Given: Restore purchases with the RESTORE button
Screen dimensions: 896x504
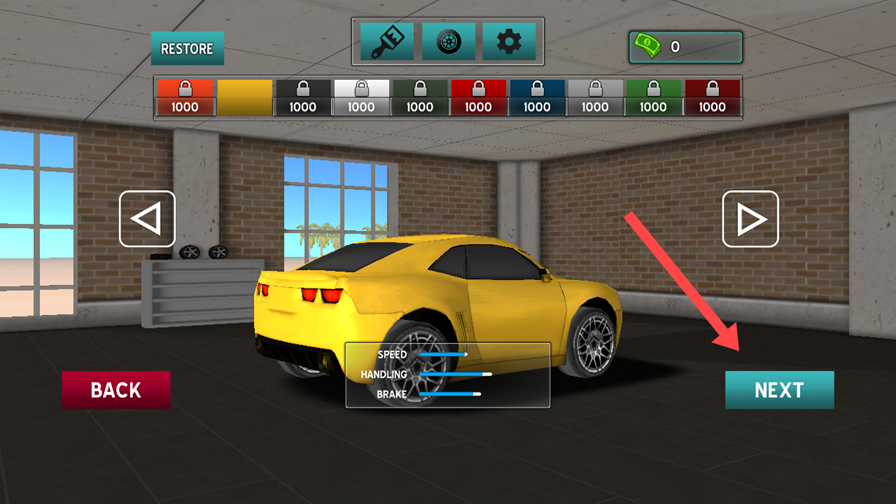Looking at the screenshot, I should (187, 48).
